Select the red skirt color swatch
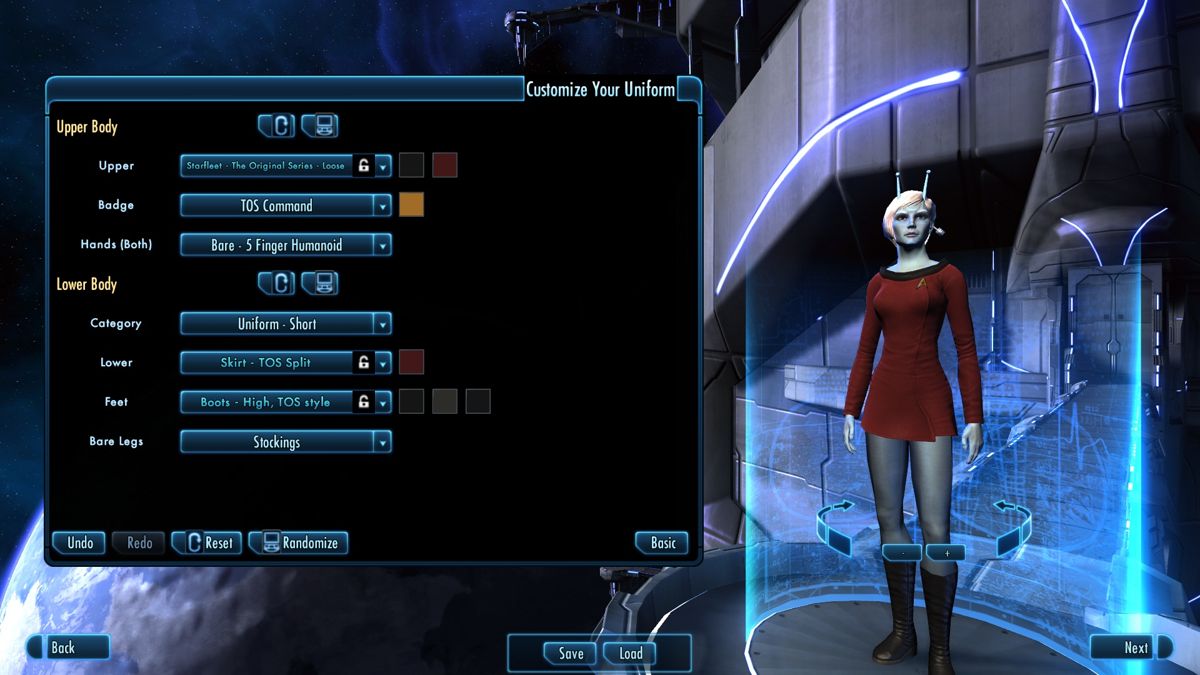 (411, 362)
